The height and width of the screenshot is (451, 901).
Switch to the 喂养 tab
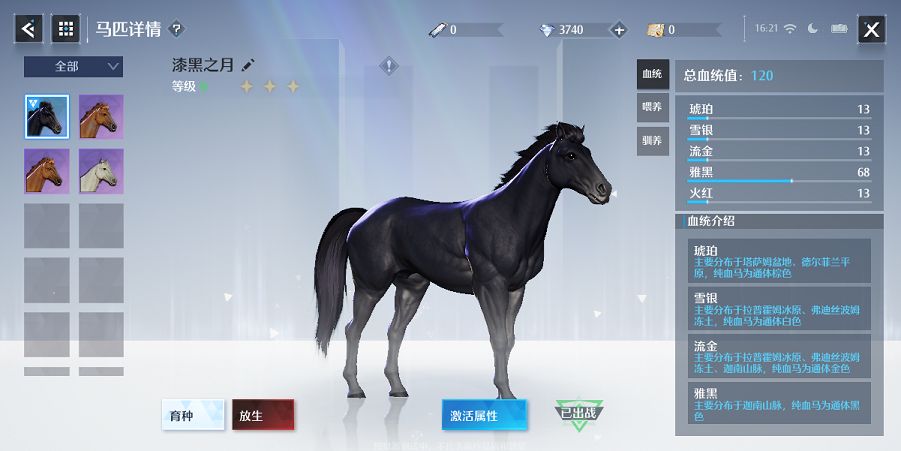point(652,107)
